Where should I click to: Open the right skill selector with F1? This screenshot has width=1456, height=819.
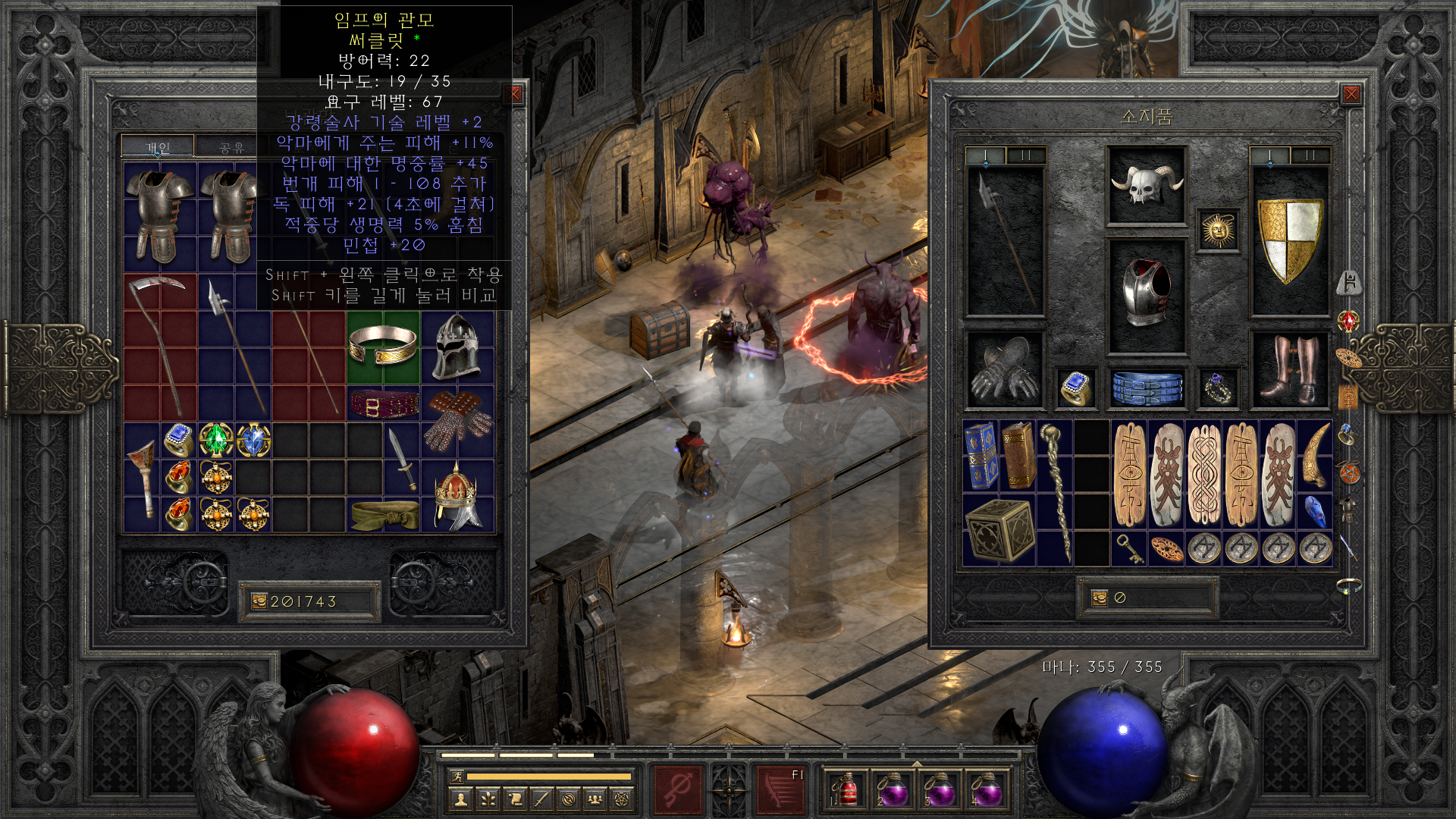780,789
